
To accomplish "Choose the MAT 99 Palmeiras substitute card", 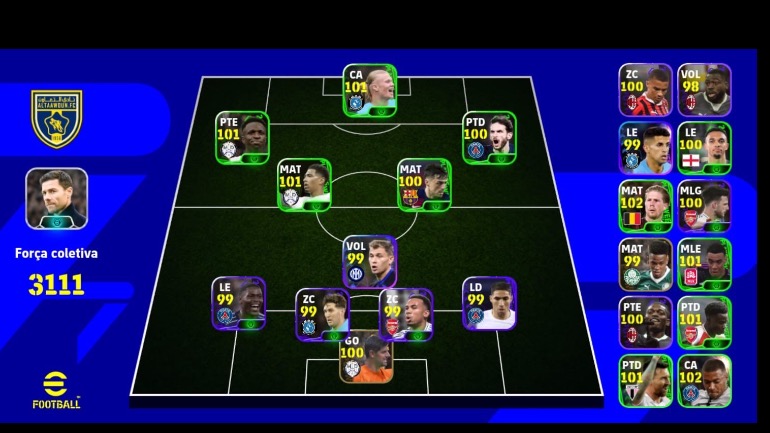I will (645, 264).
